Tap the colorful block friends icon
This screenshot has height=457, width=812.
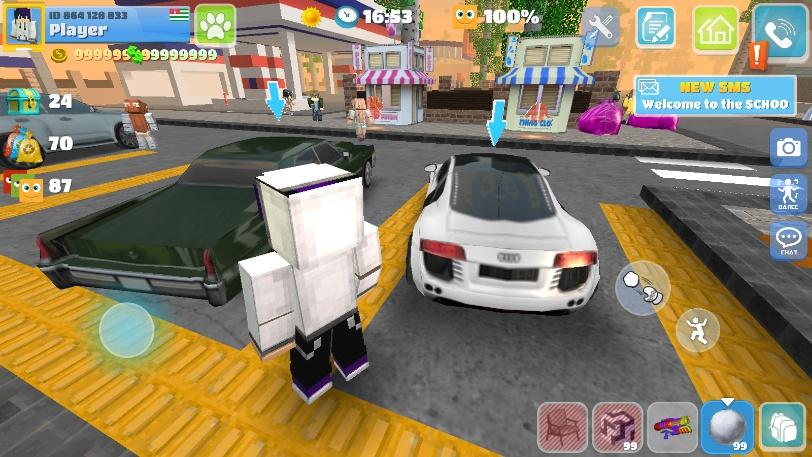point(23,186)
